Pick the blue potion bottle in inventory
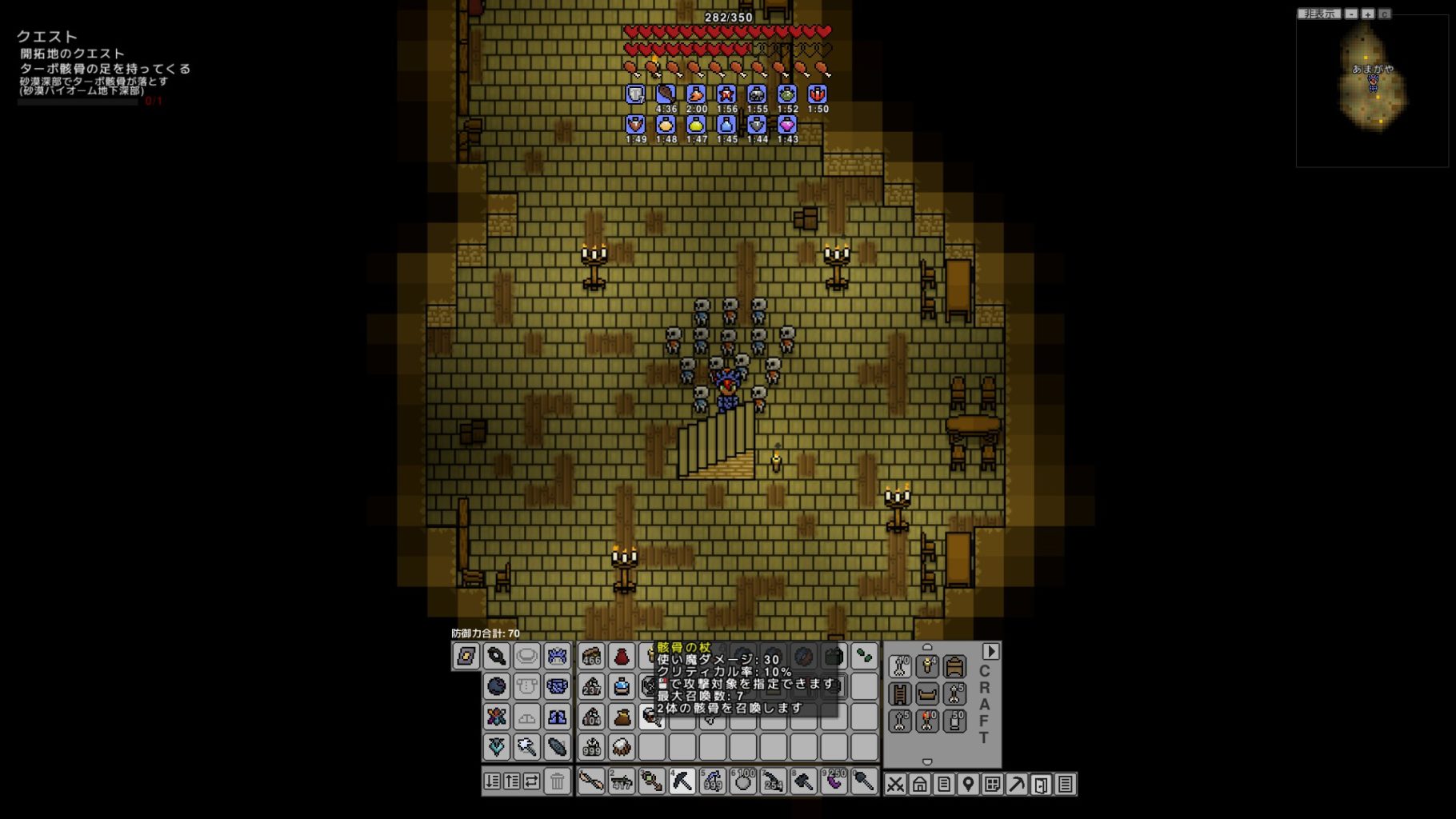The height and width of the screenshot is (819, 1456). (622, 686)
